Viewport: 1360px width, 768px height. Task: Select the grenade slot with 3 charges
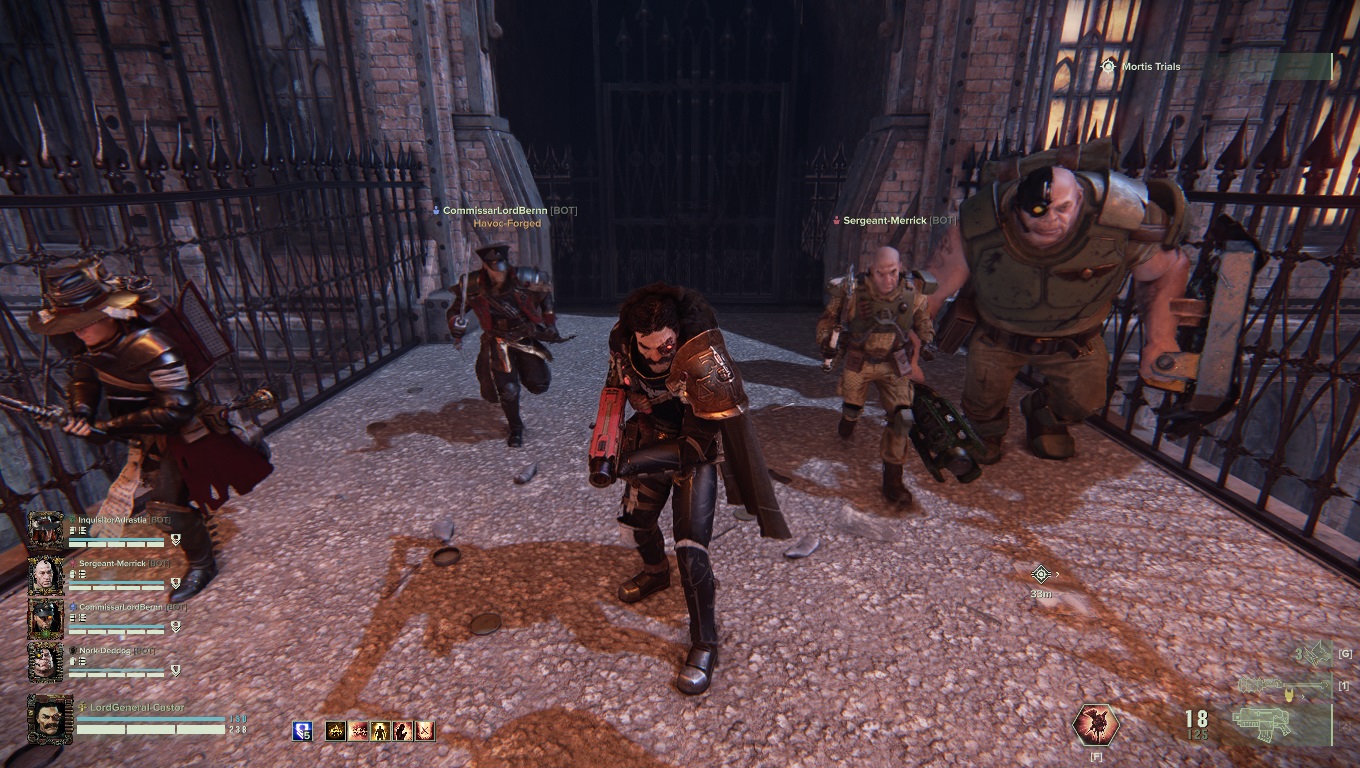click(1313, 655)
